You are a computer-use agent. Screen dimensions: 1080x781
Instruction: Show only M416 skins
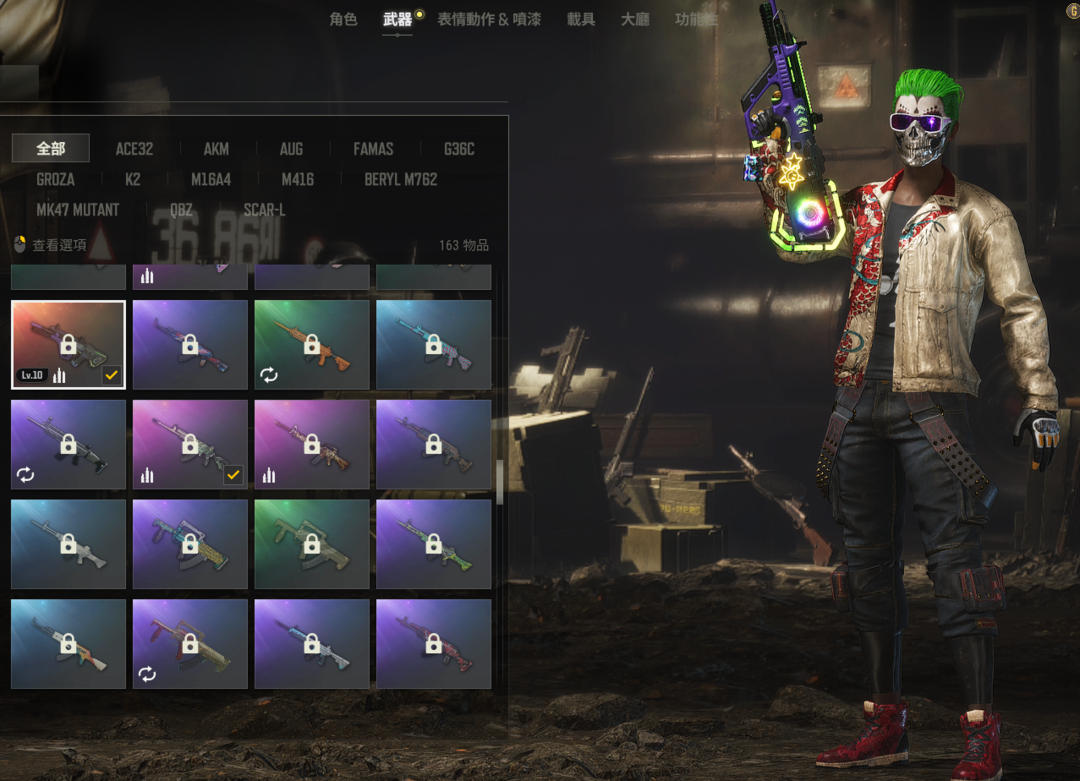(x=297, y=179)
